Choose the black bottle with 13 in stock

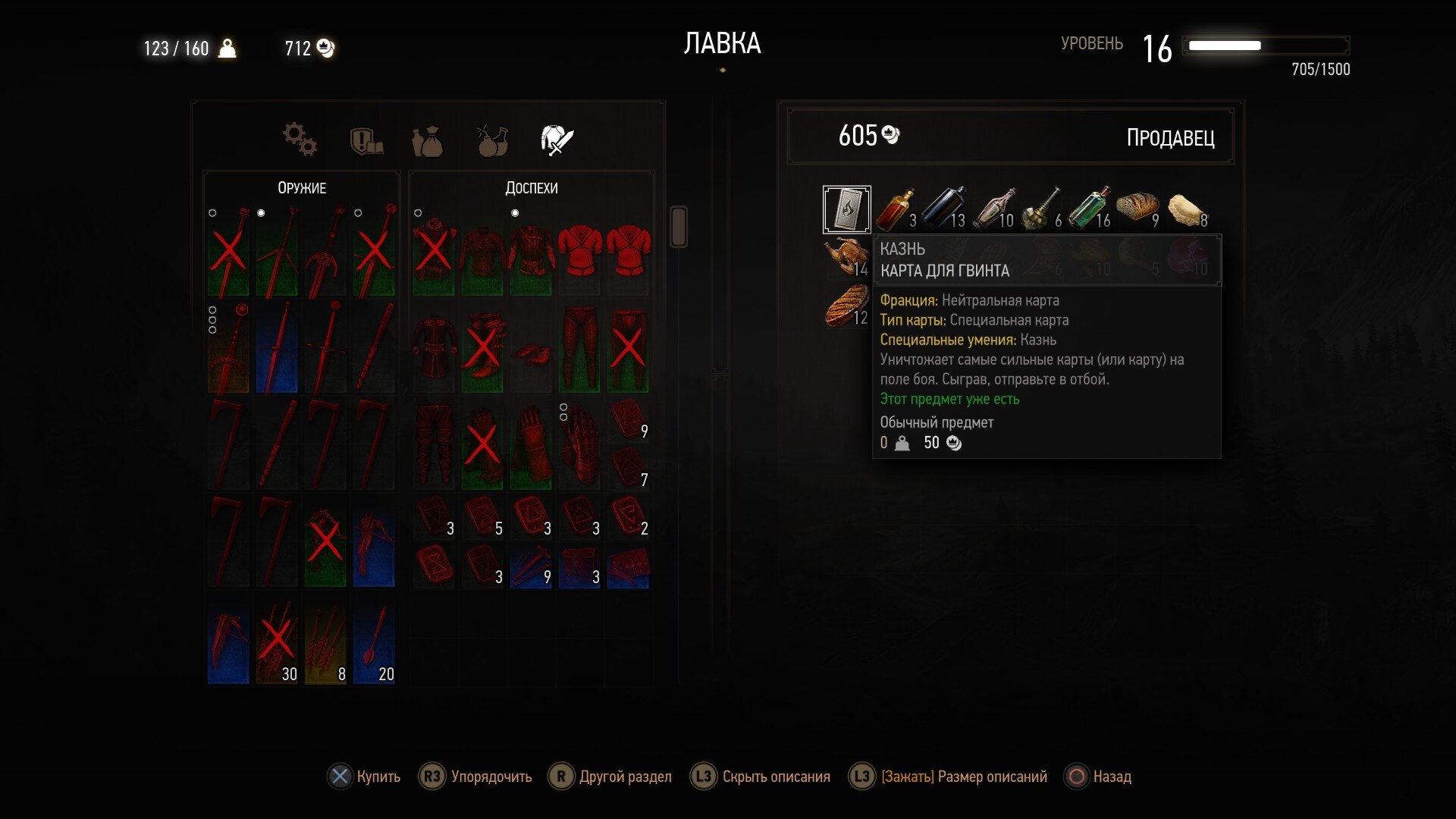(944, 209)
